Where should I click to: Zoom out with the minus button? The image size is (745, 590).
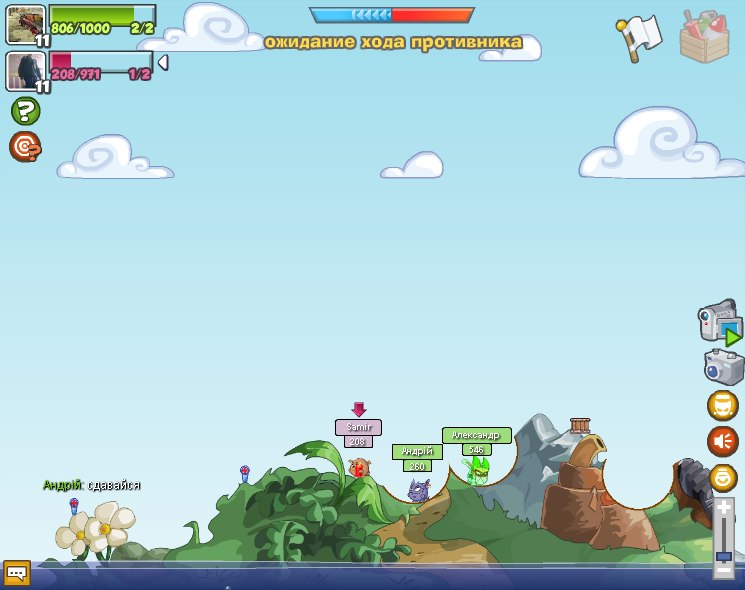[723, 569]
